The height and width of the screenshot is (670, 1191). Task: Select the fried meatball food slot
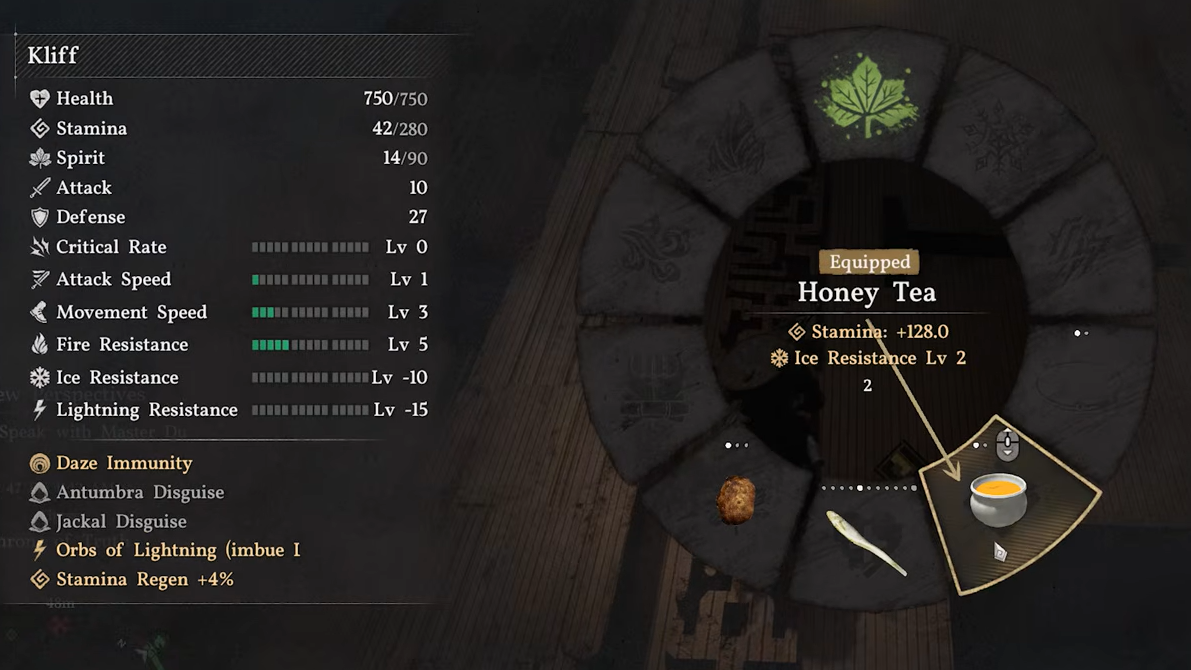737,500
